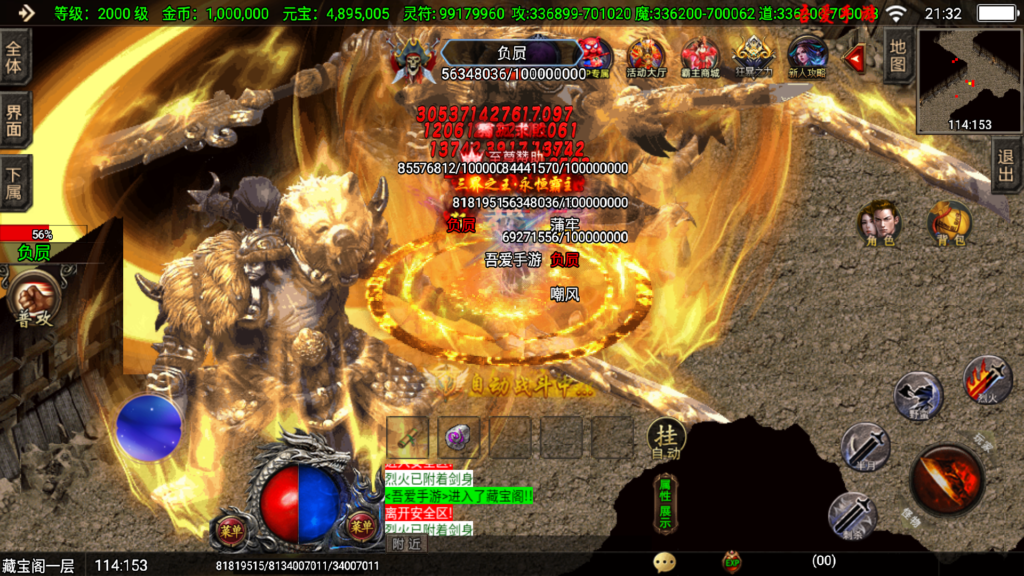Screen dimensions: 1024x576
Task: Toggle 挂 自动 auto-combat button
Action: 668,438
